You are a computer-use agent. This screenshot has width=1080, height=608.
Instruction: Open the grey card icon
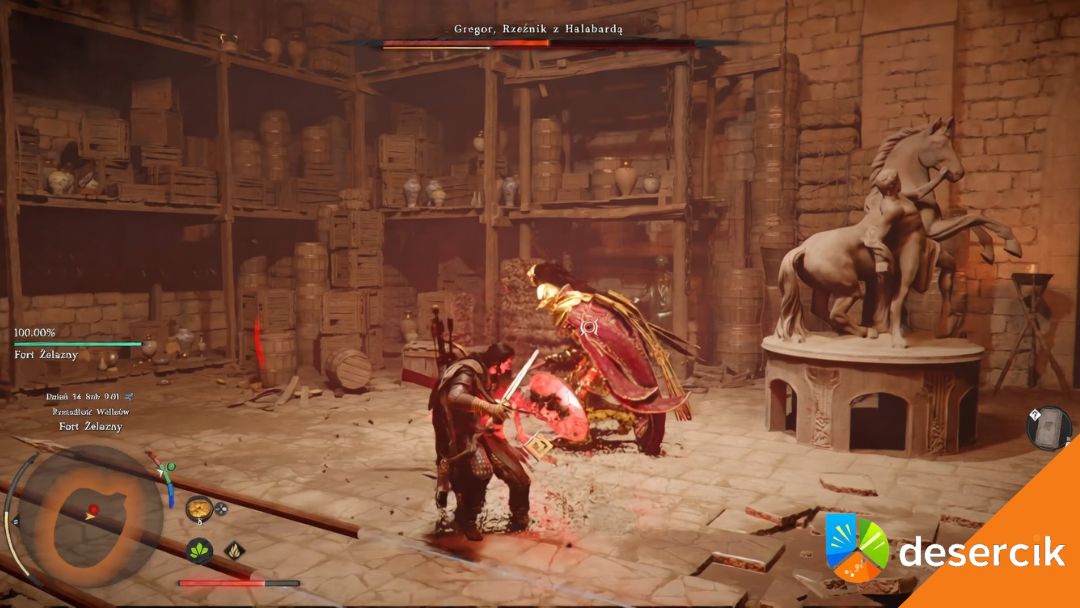pyautogui.click(x=1049, y=427)
